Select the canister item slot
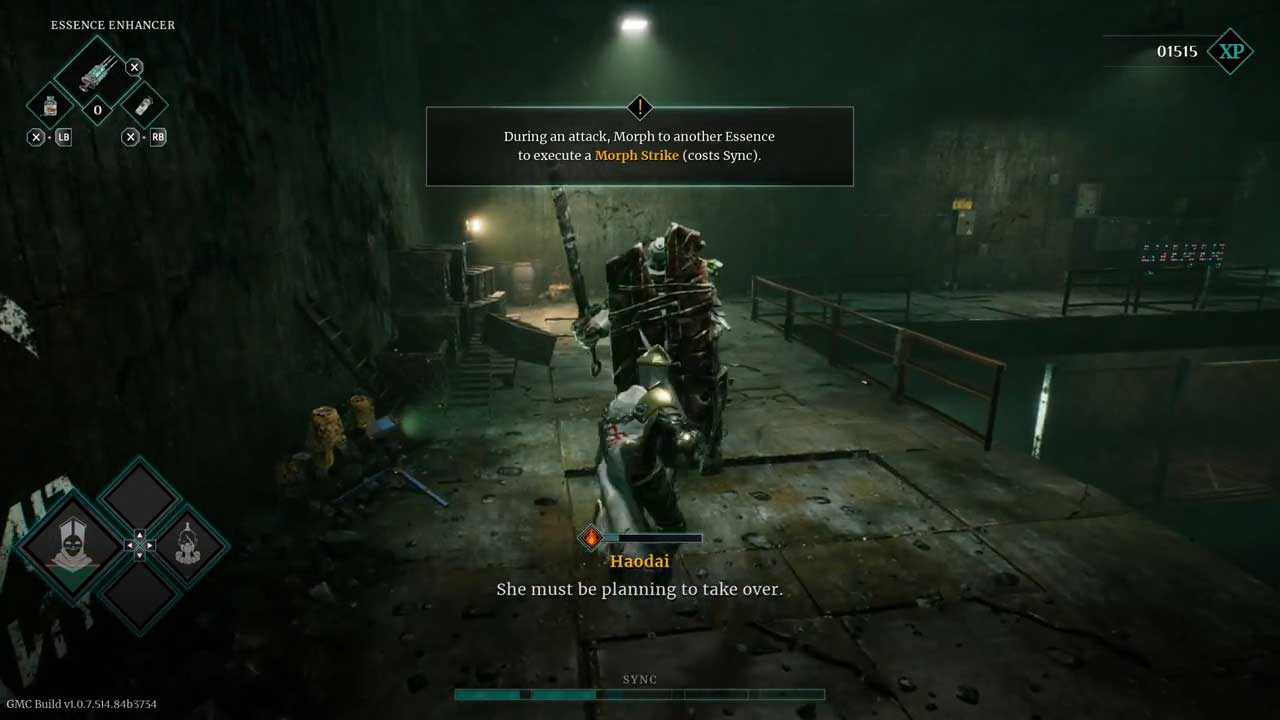 click(143, 106)
